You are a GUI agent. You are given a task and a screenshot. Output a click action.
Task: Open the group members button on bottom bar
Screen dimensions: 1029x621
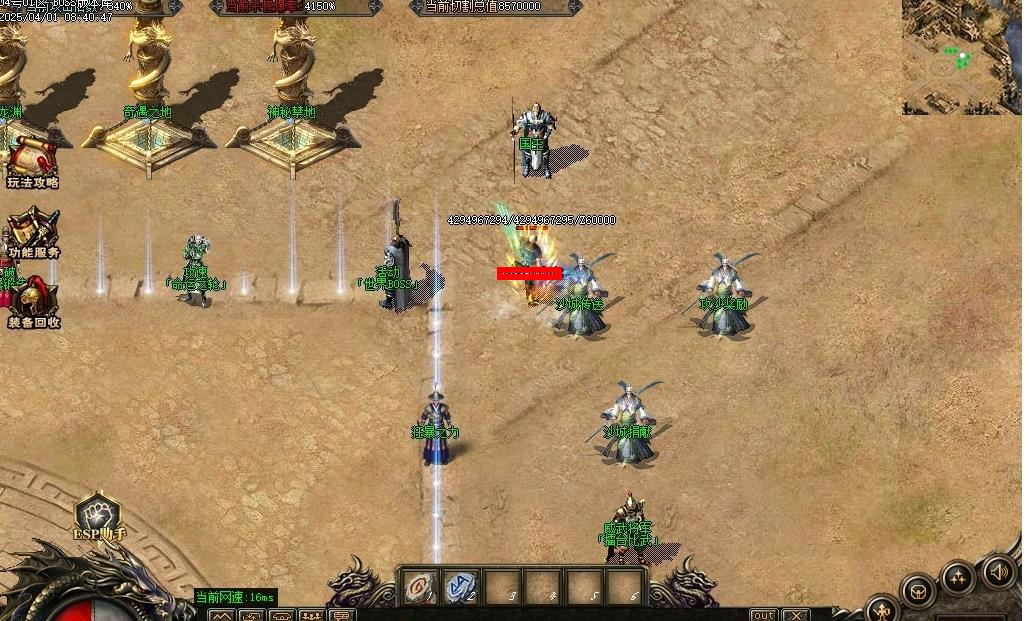click(311, 615)
